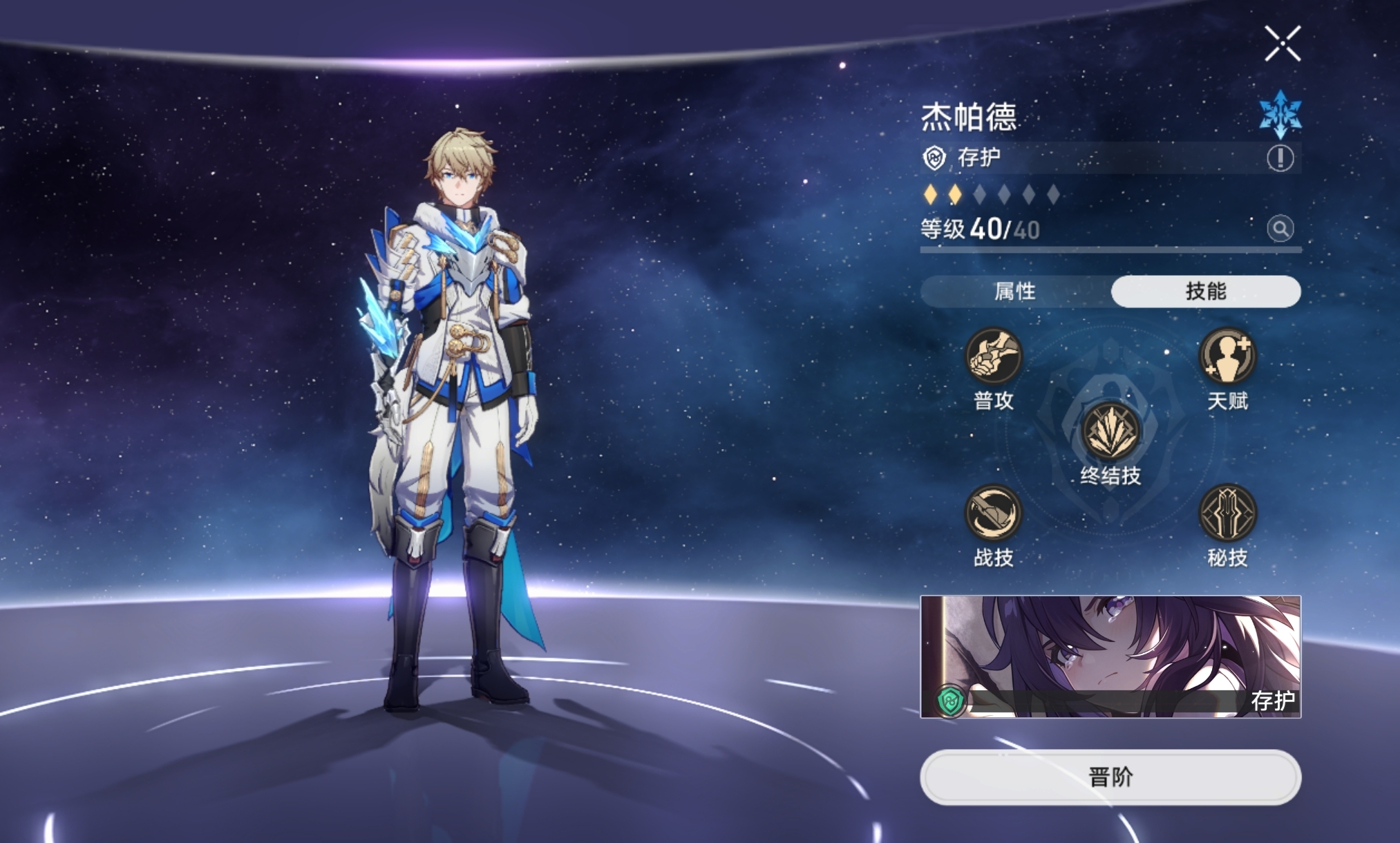Select the 战技 combat skill icon

tap(993, 513)
